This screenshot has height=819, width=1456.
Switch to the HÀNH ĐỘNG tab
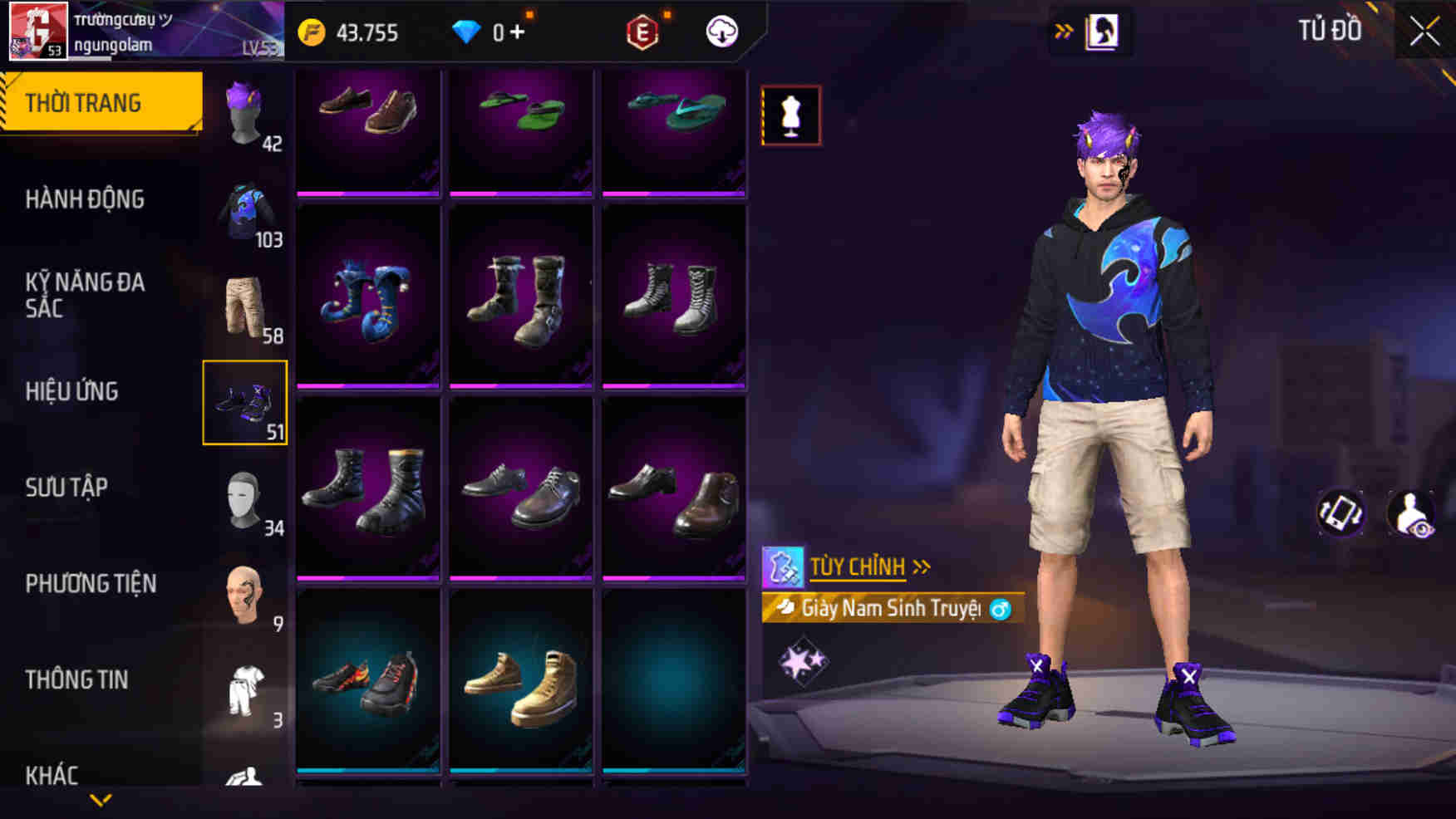click(83, 200)
